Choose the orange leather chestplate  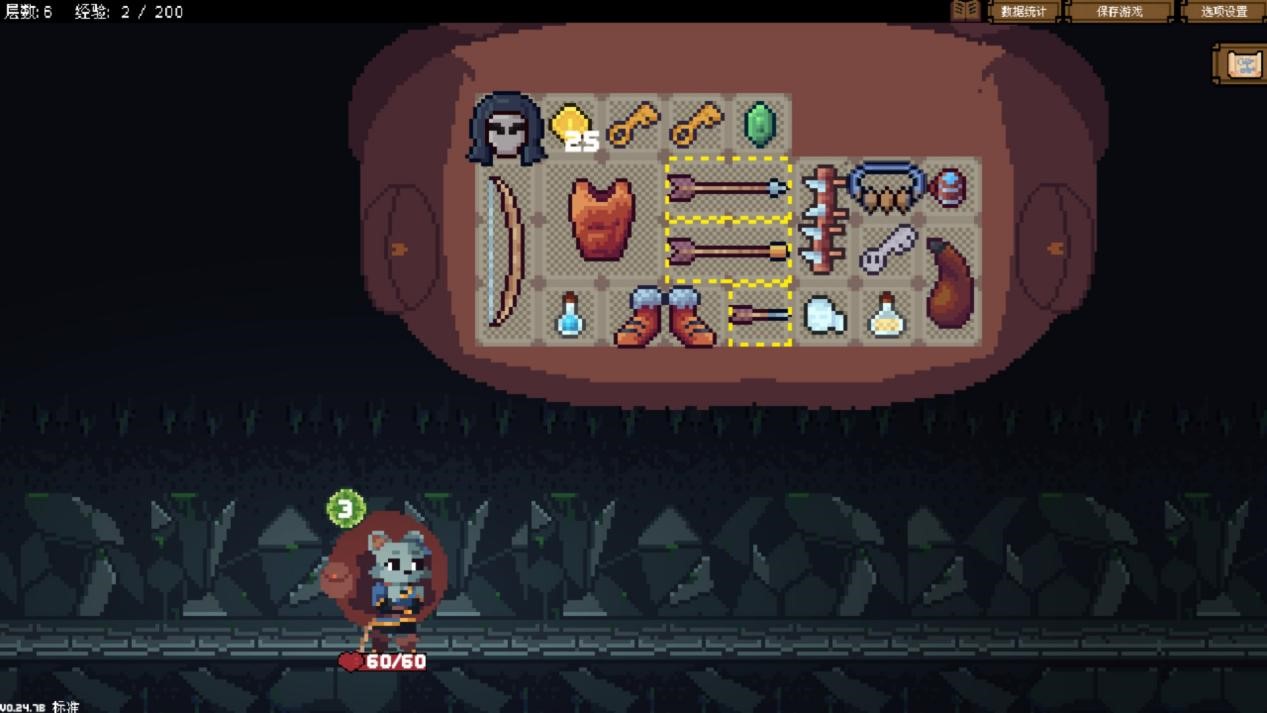click(601, 219)
